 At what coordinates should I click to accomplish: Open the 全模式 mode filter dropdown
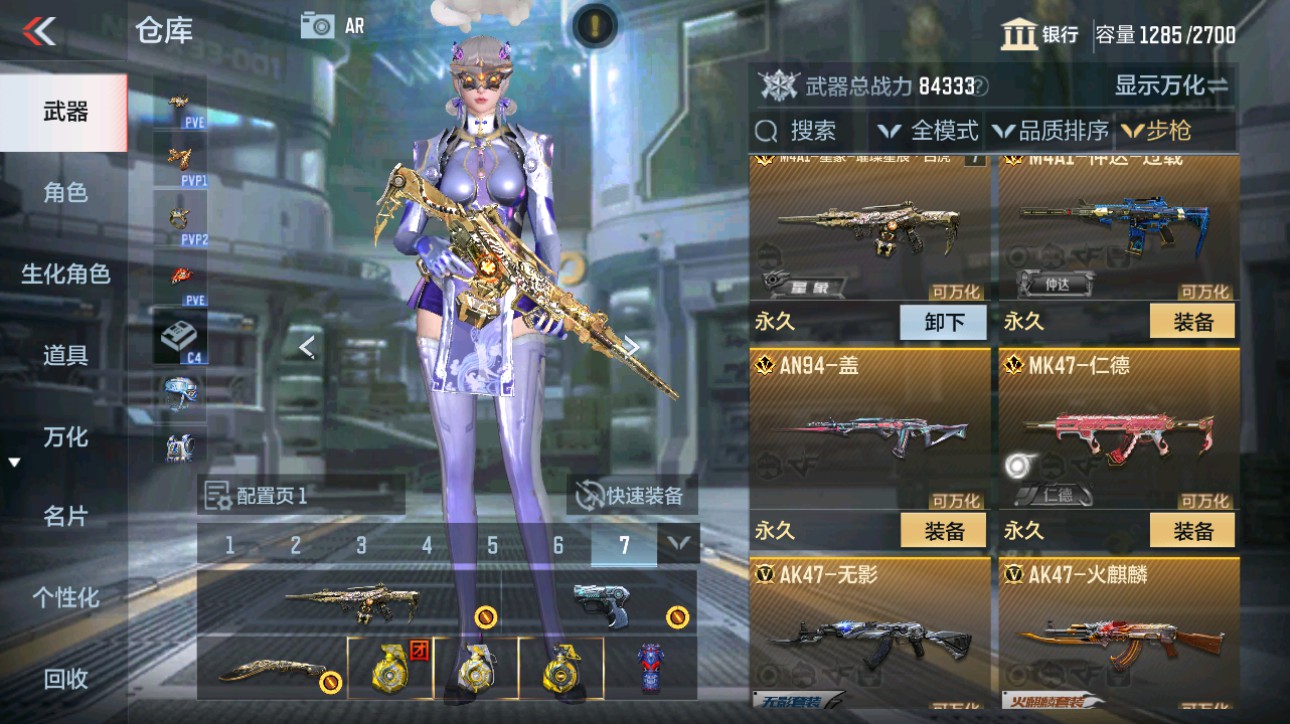[930, 130]
